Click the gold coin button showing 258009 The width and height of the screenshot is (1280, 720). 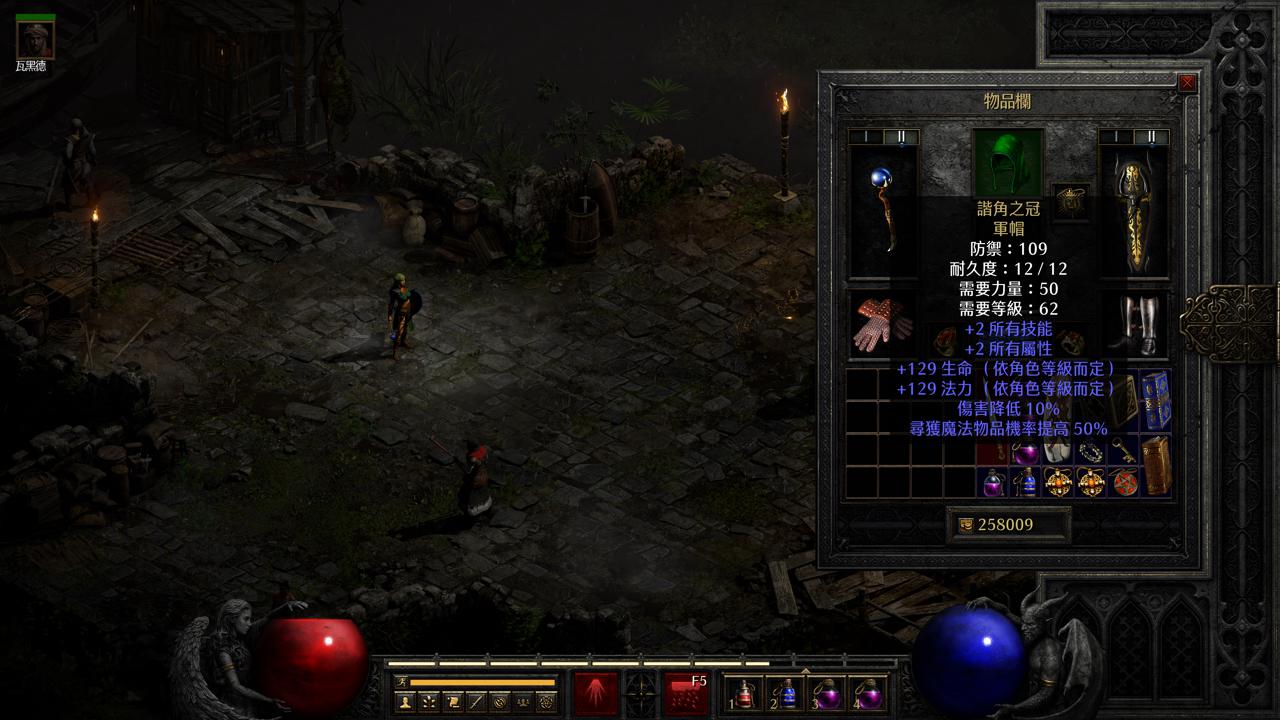click(1008, 525)
